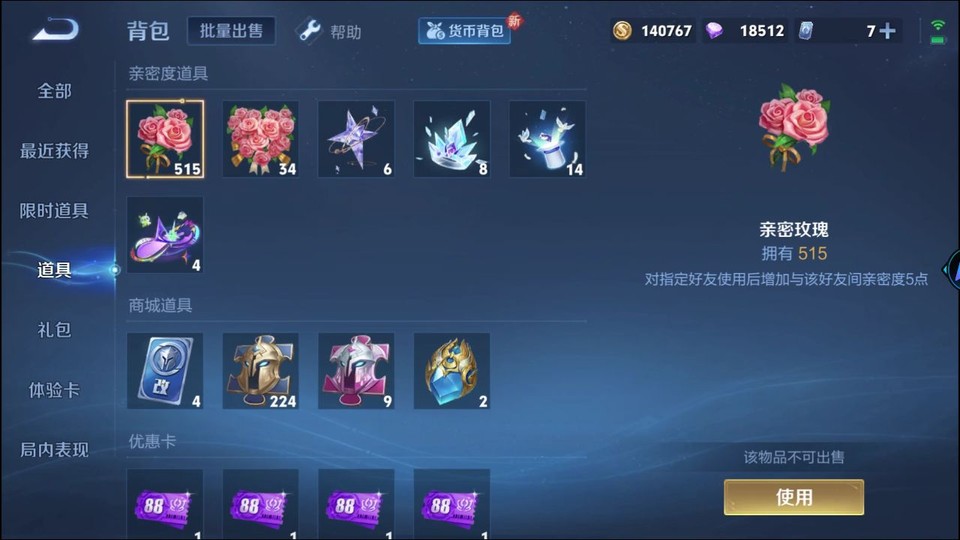The image size is (960, 540).
Task: Go back using the return arrow
Action: (x=55, y=30)
